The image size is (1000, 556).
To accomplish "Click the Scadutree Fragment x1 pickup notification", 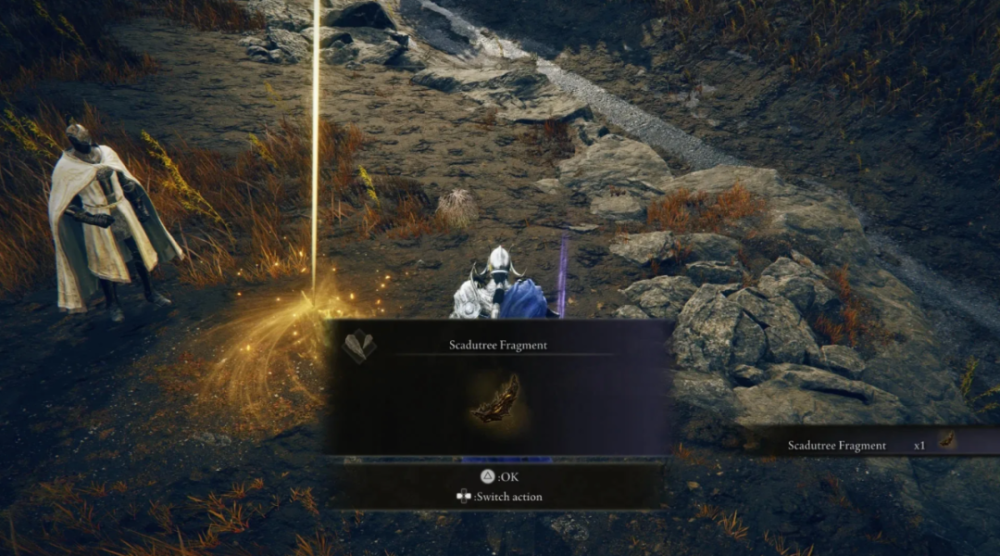I will click(x=868, y=443).
